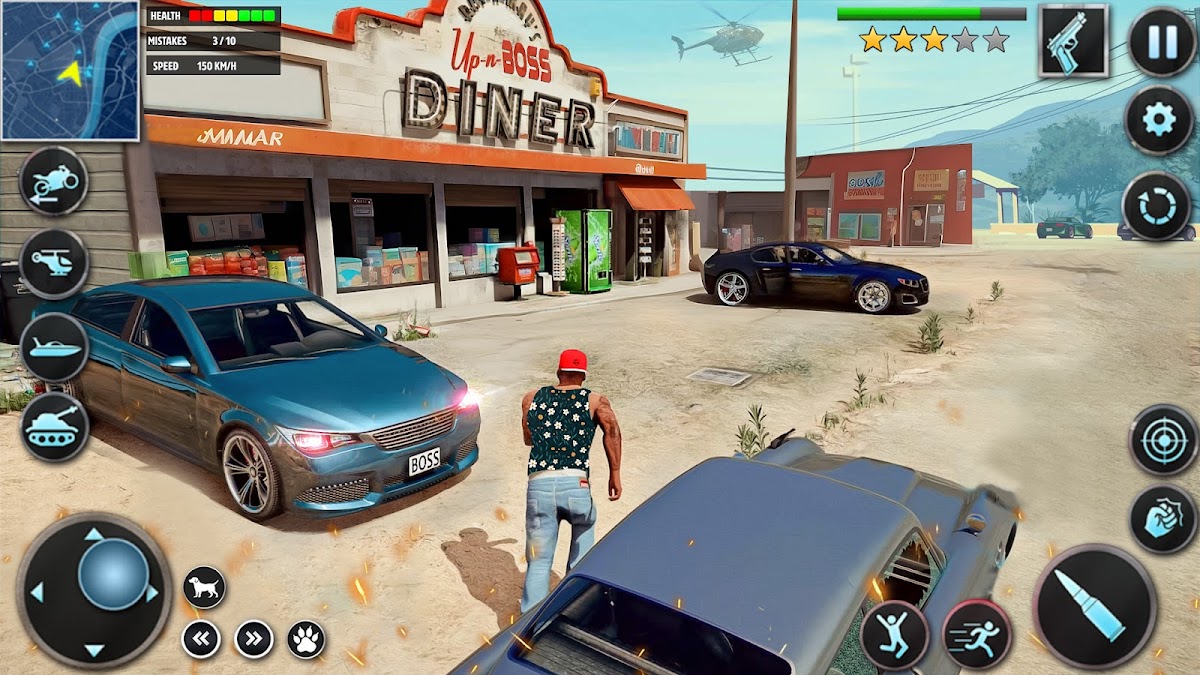Viewport: 1200px width, 675px height.
Task: Spawn the boat vehicle
Action: 54,347
